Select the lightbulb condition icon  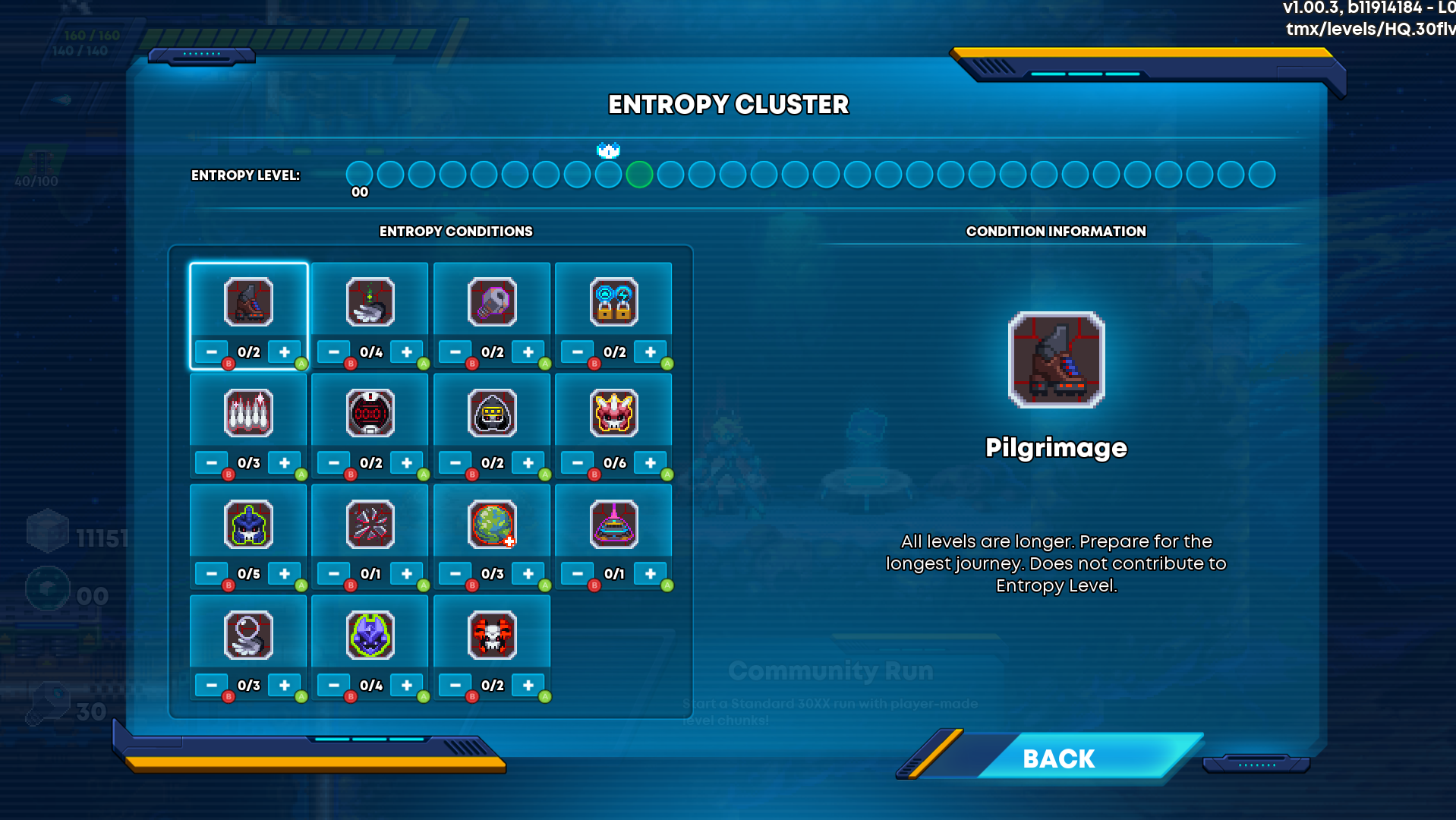coord(492,302)
